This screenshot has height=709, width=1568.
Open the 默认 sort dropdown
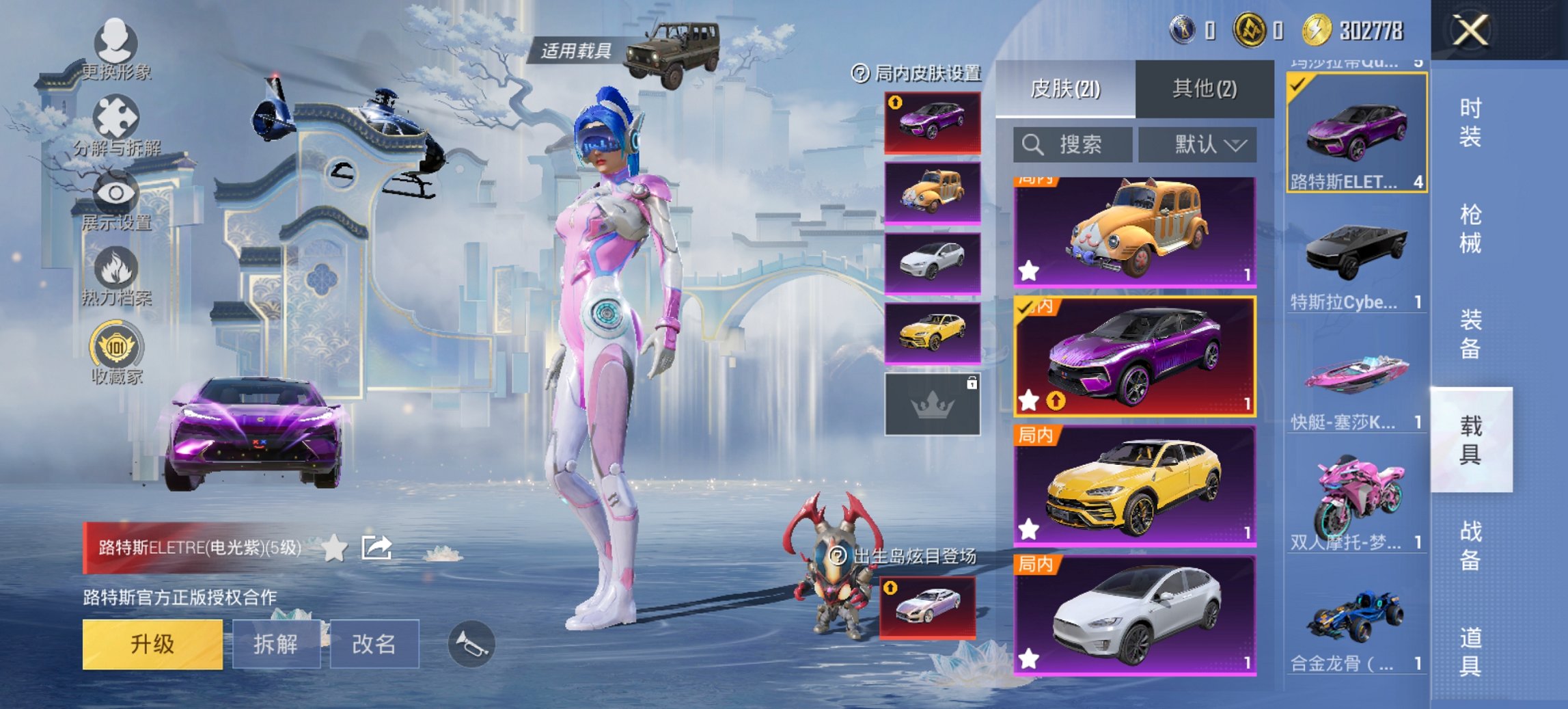coord(1198,145)
